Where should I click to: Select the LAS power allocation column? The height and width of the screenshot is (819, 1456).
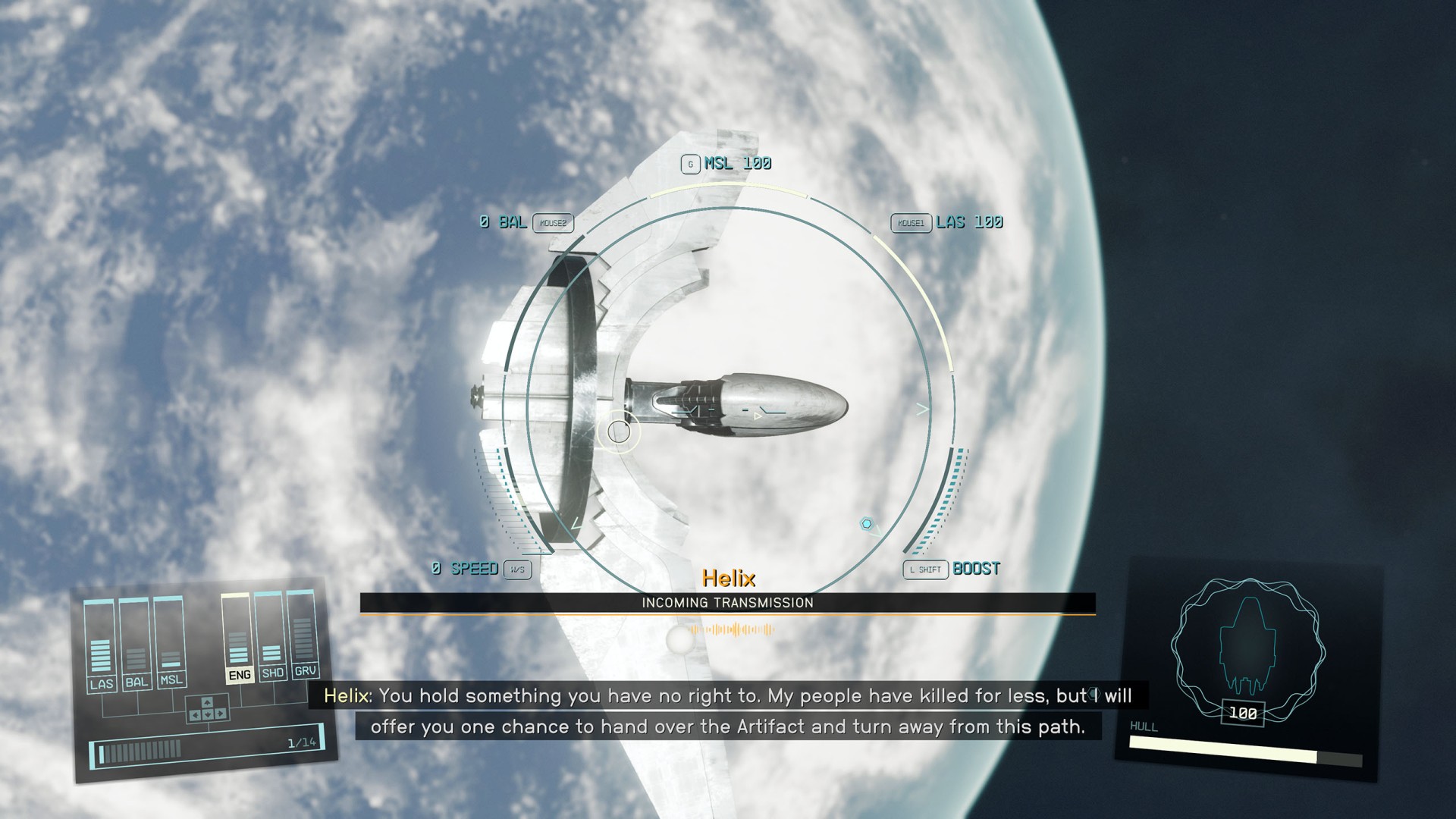100,645
